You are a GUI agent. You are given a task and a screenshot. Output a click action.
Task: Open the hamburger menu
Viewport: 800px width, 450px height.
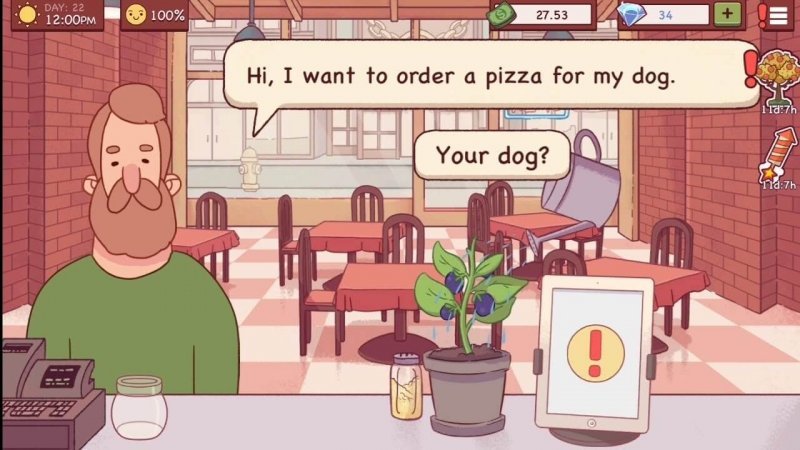778,14
